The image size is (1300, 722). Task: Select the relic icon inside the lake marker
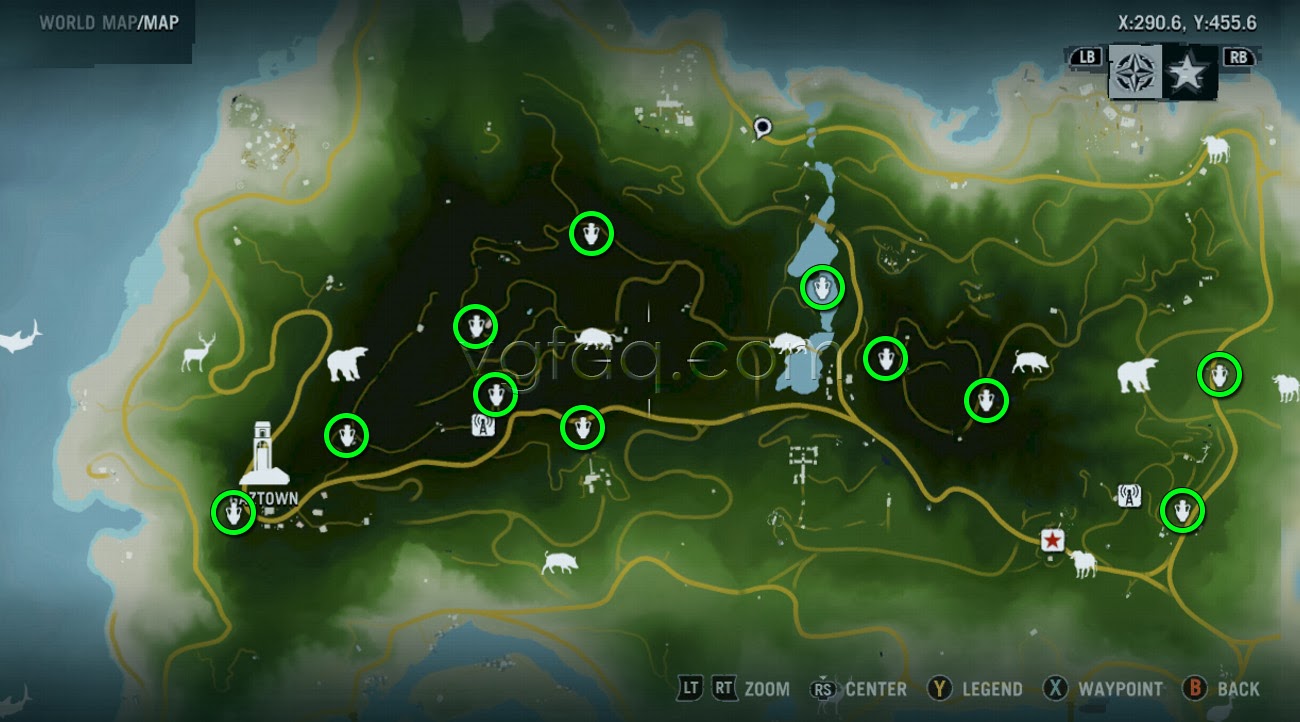tap(820, 287)
